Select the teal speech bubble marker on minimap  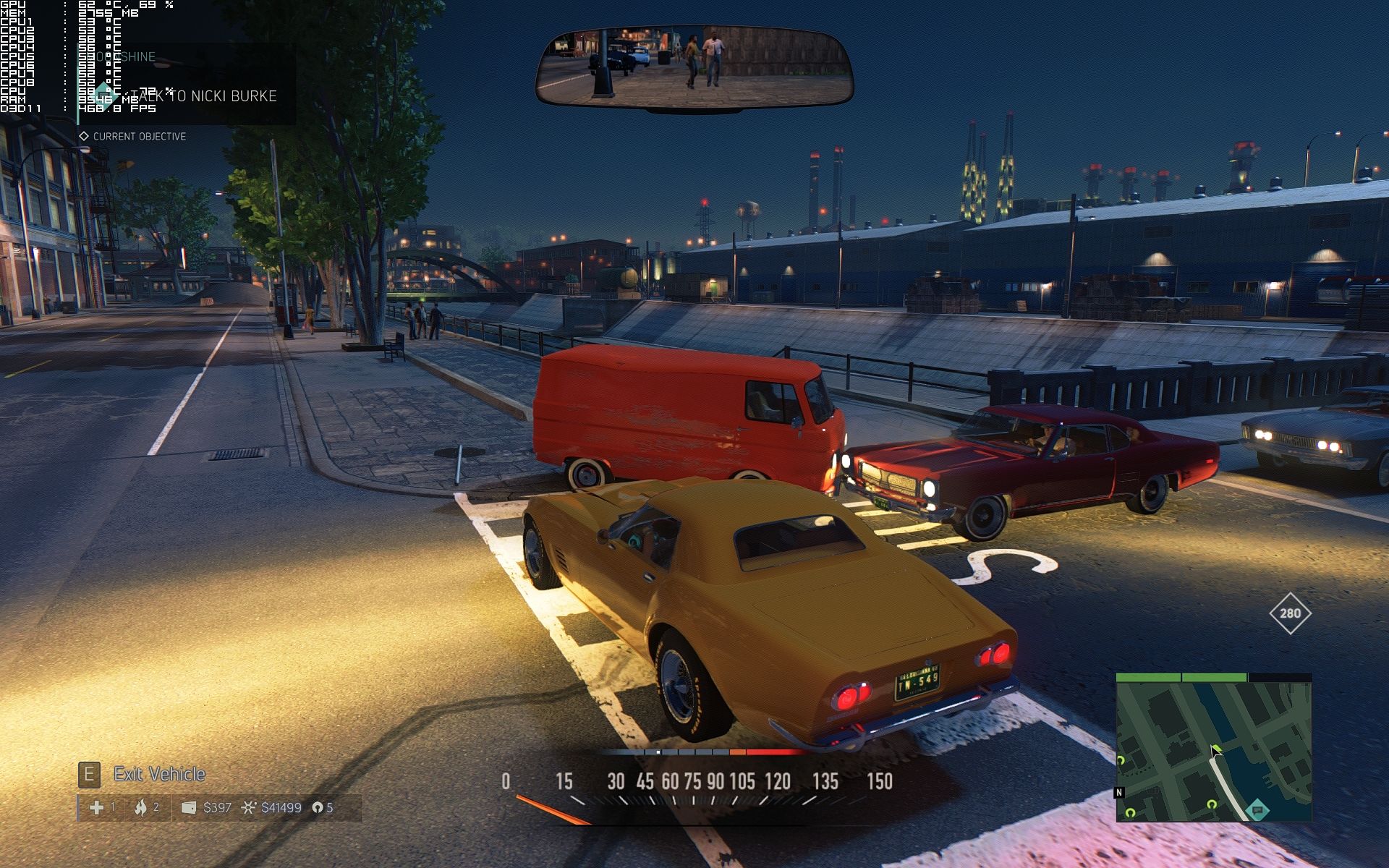[x=1258, y=810]
